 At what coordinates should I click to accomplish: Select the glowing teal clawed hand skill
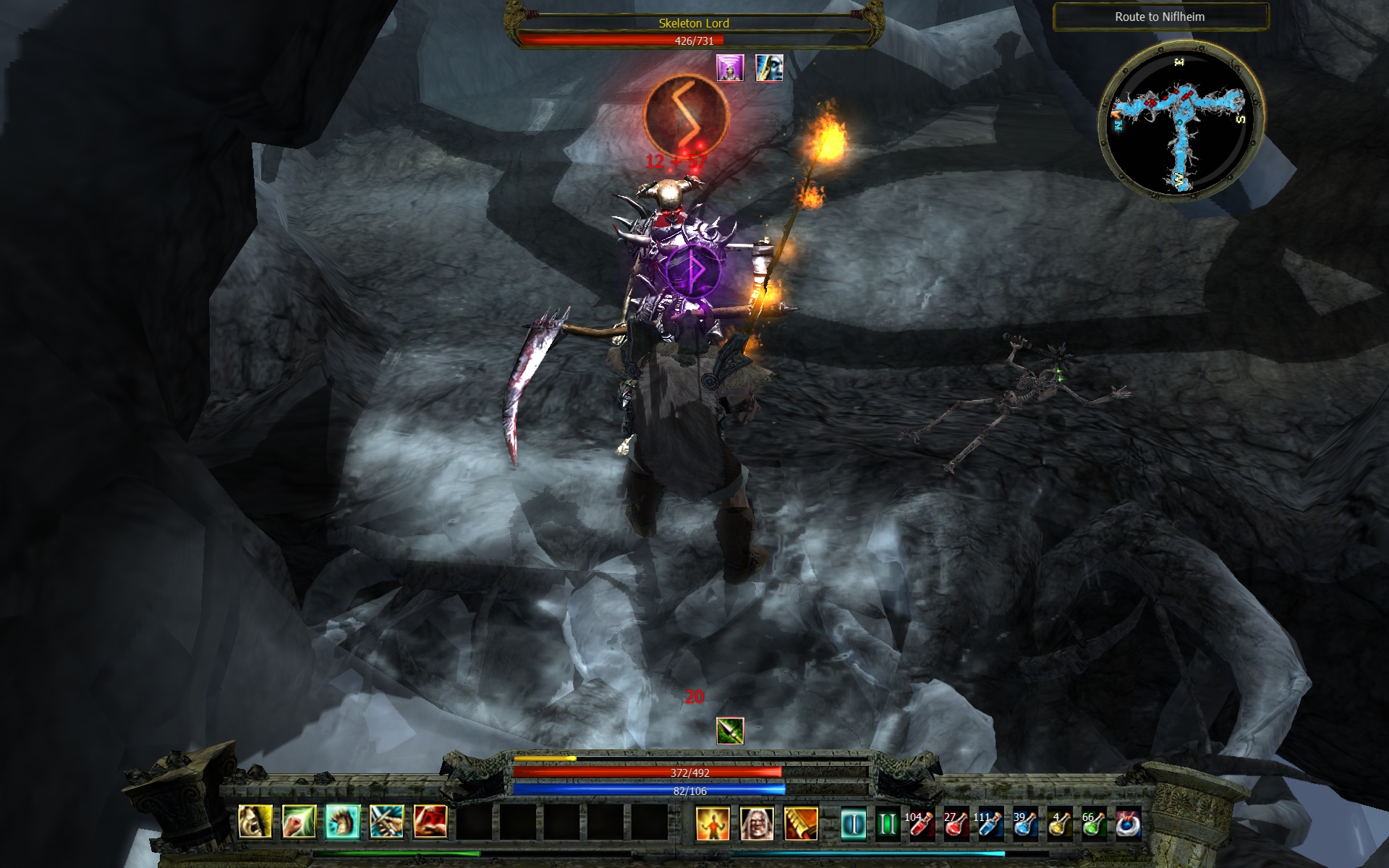pyautogui.click(x=343, y=822)
